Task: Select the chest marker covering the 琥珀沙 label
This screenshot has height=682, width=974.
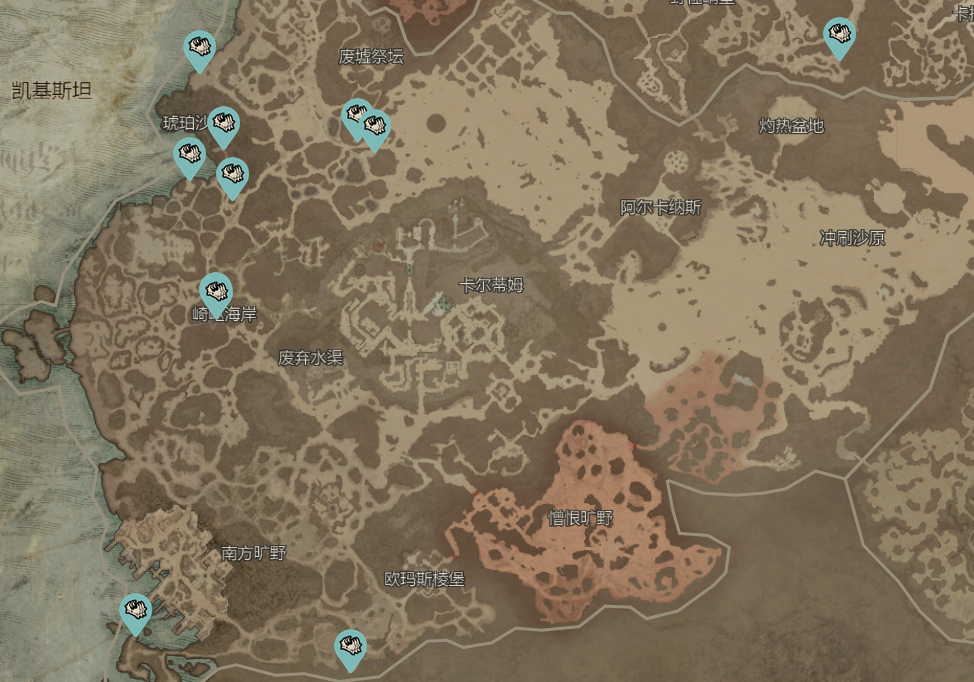Action: (x=224, y=124)
